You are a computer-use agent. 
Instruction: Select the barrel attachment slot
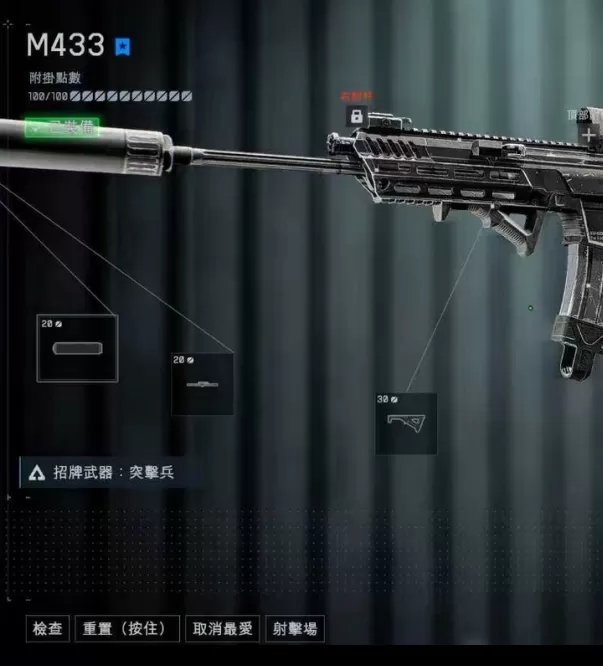(x=202, y=384)
